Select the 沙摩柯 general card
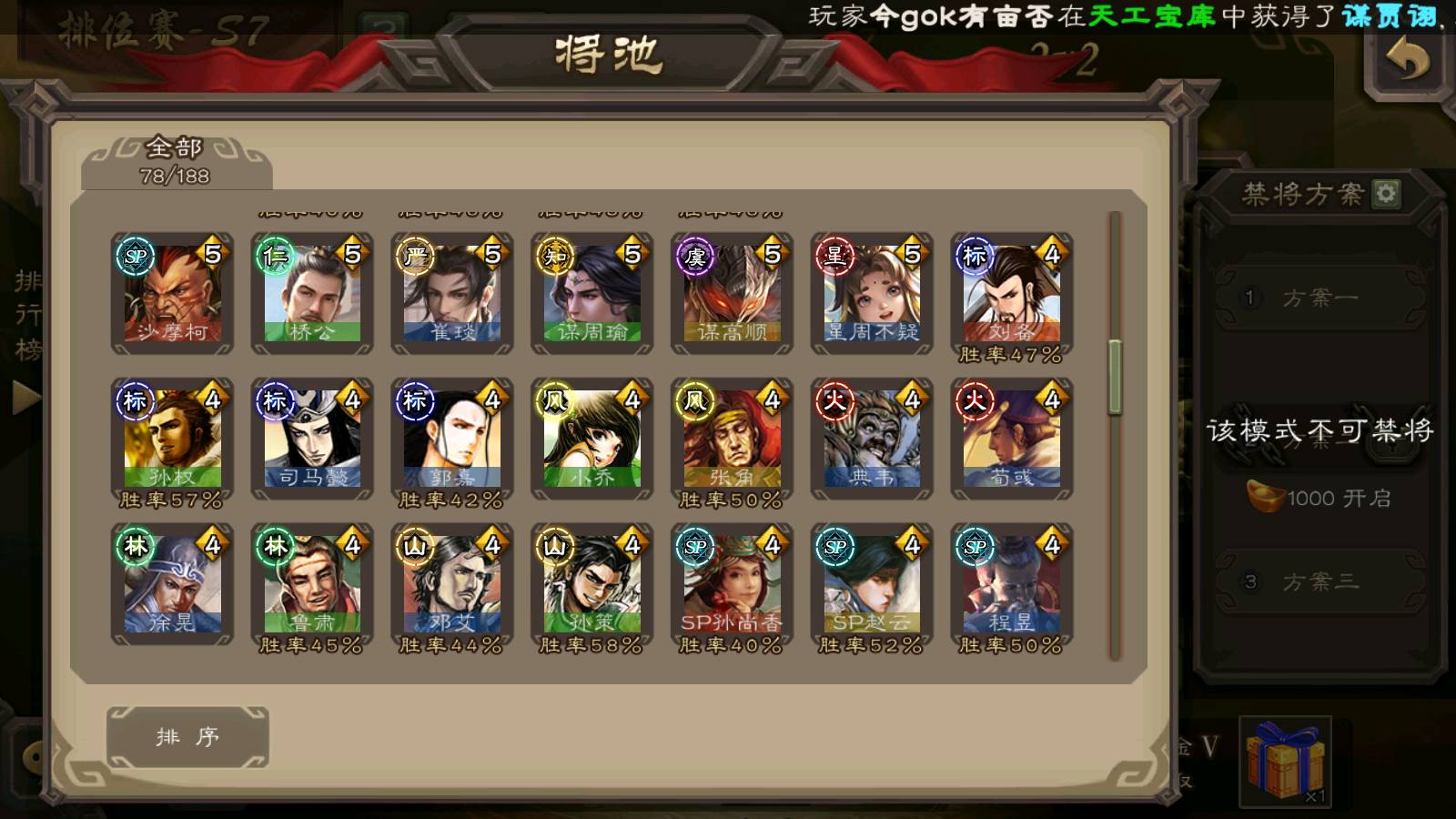Screen dimensions: 1456x819 (172, 293)
